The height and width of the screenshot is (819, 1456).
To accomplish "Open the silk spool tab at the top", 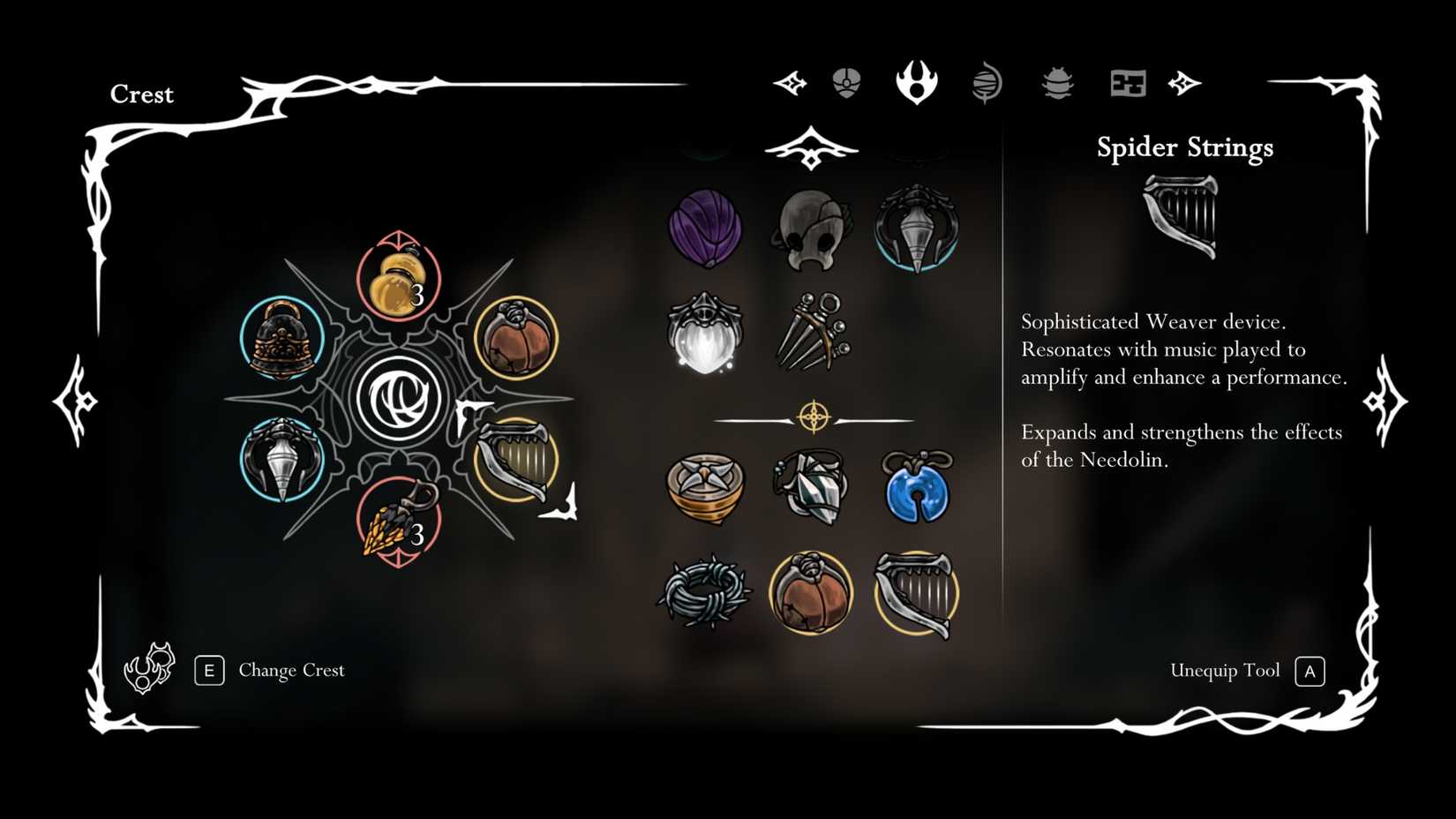I will 987,84.
